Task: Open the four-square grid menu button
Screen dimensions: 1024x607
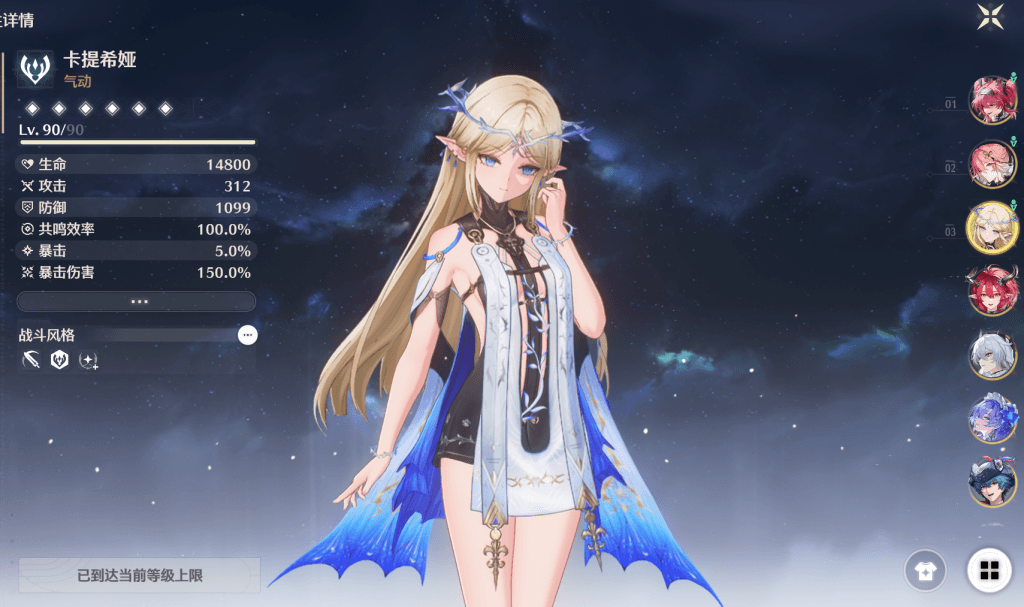Action: 989,571
